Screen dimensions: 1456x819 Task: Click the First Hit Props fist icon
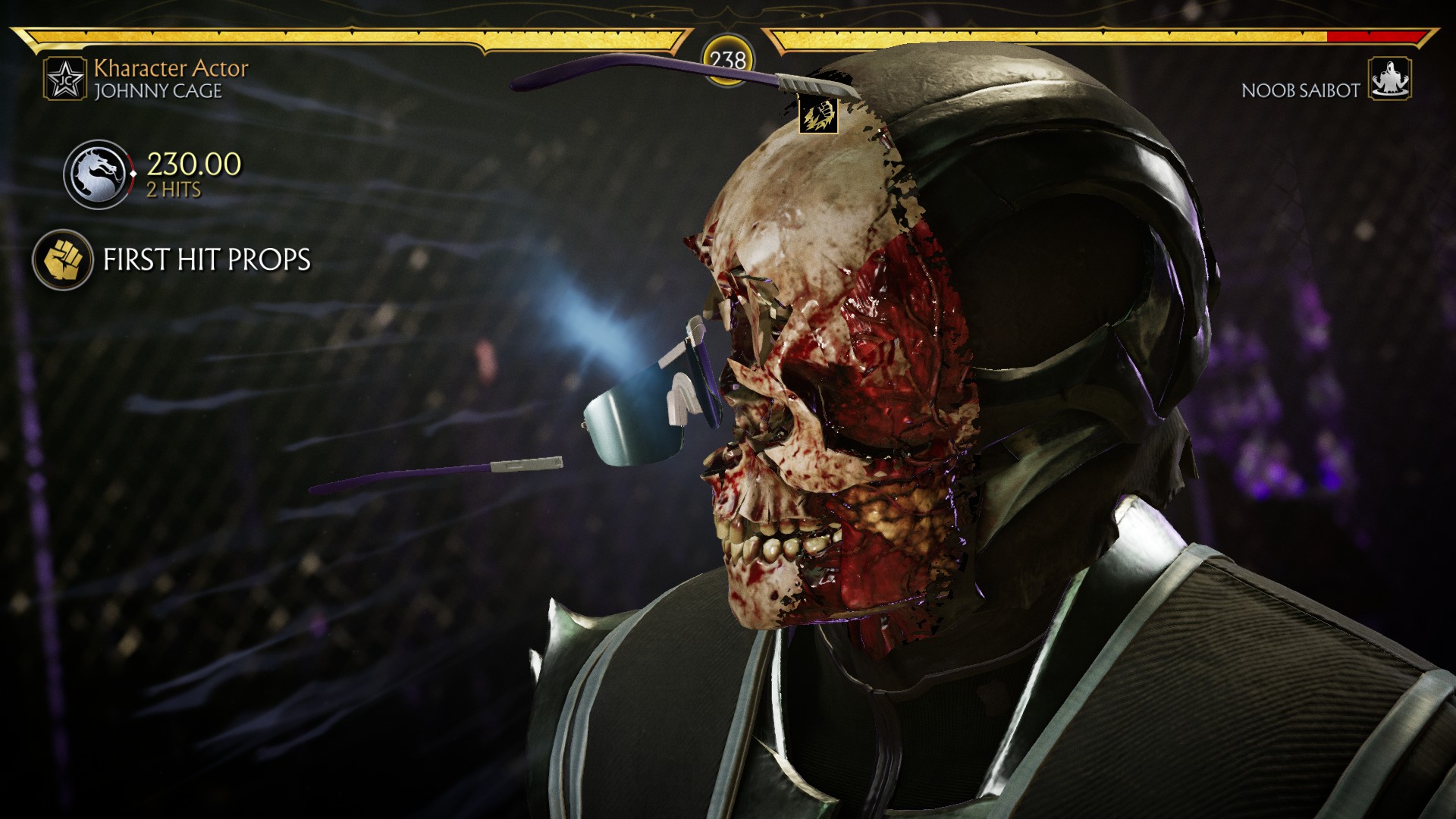click(62, 259)
